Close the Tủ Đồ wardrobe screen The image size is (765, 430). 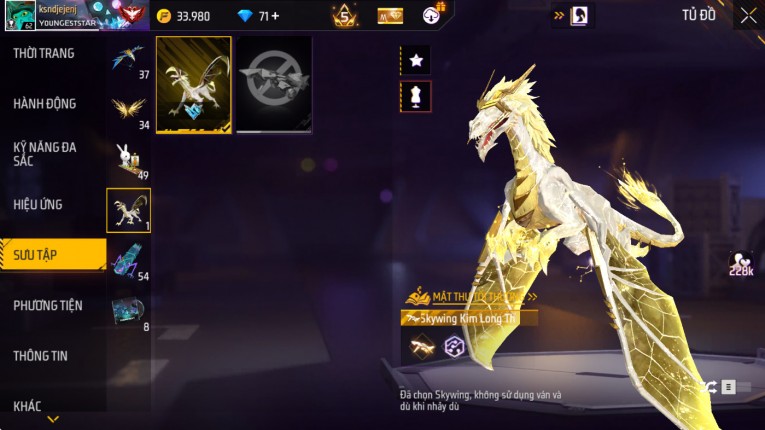[748, 15]
